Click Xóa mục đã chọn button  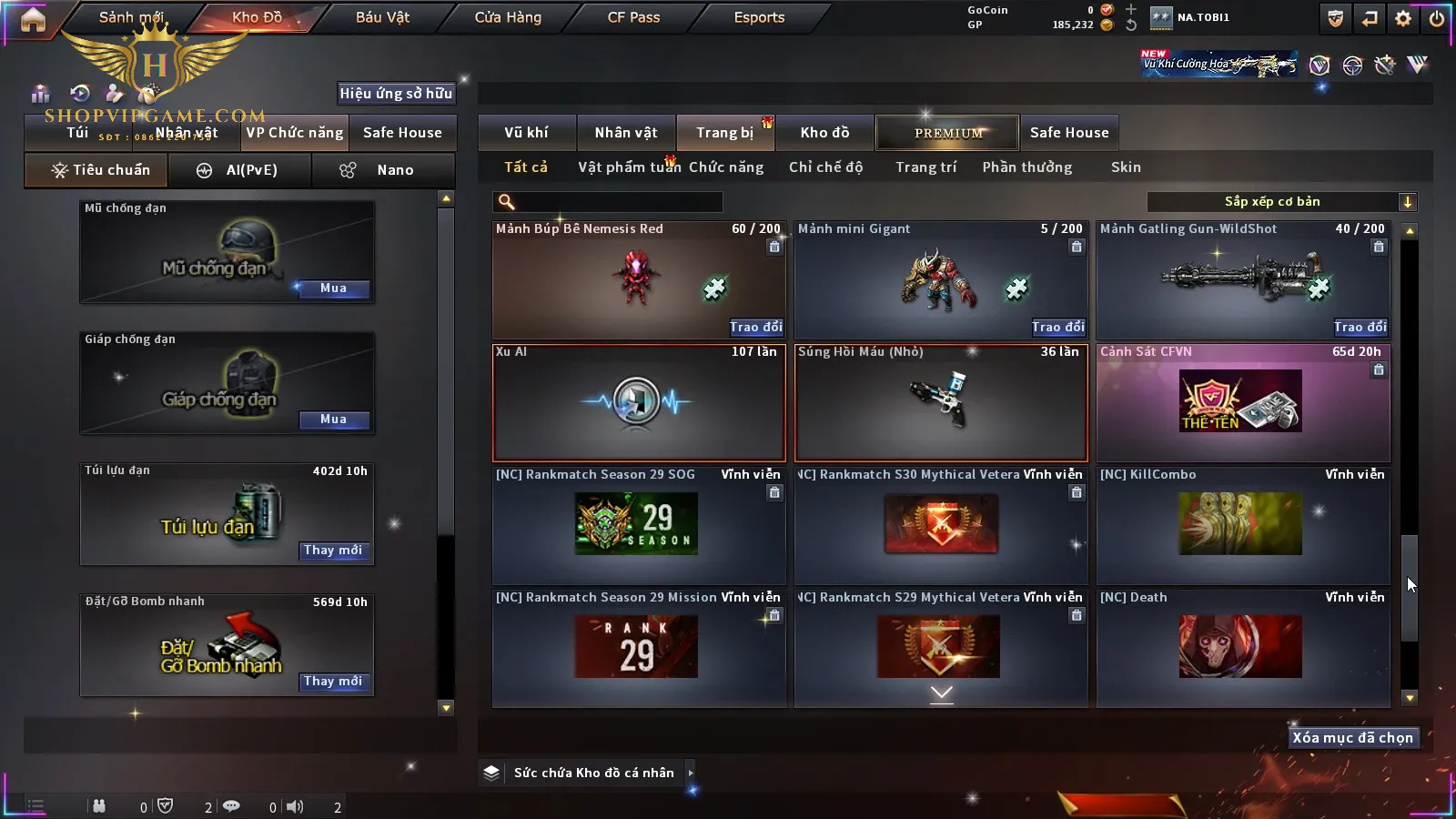[1352, 738]
